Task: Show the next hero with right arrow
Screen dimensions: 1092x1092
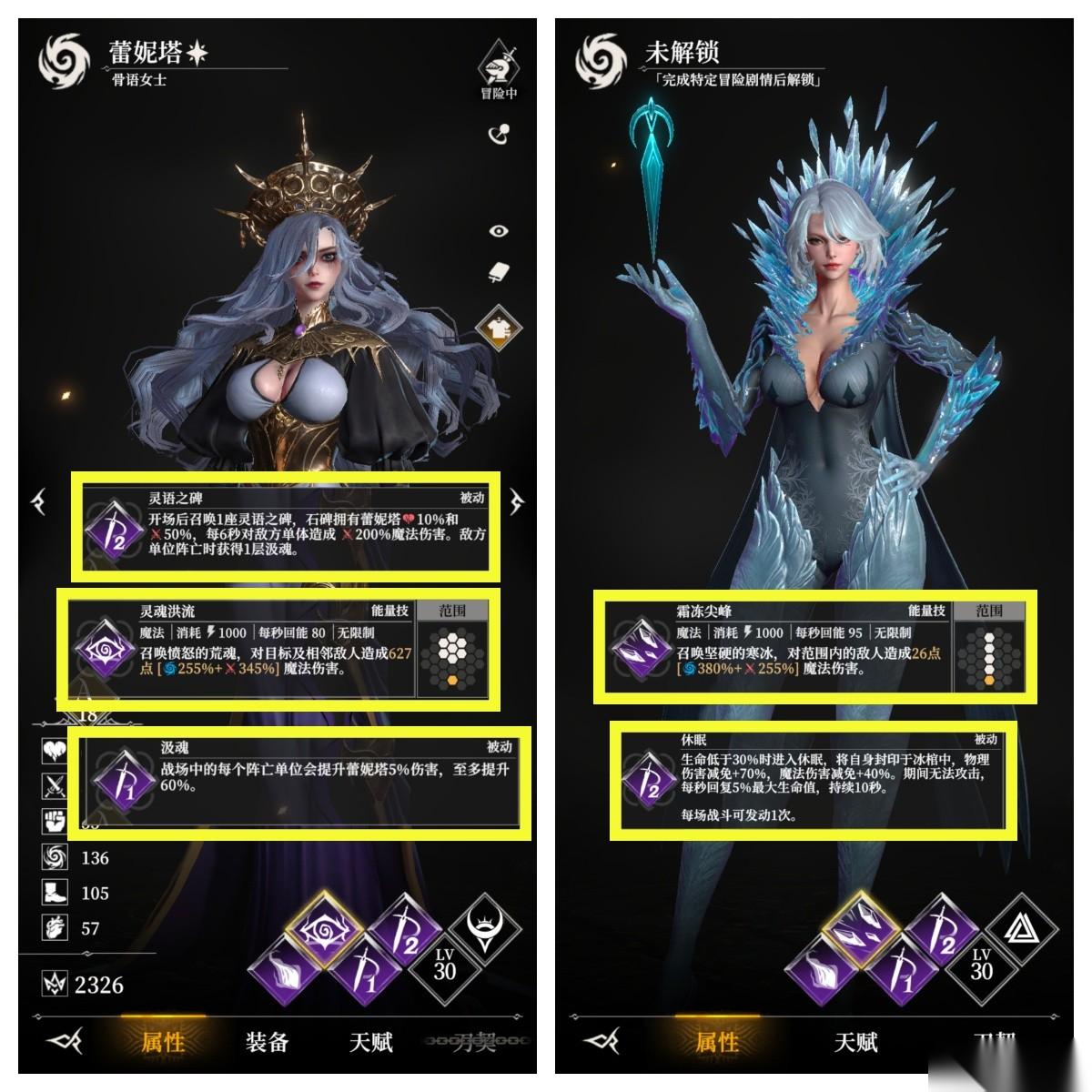Action: 517,500
